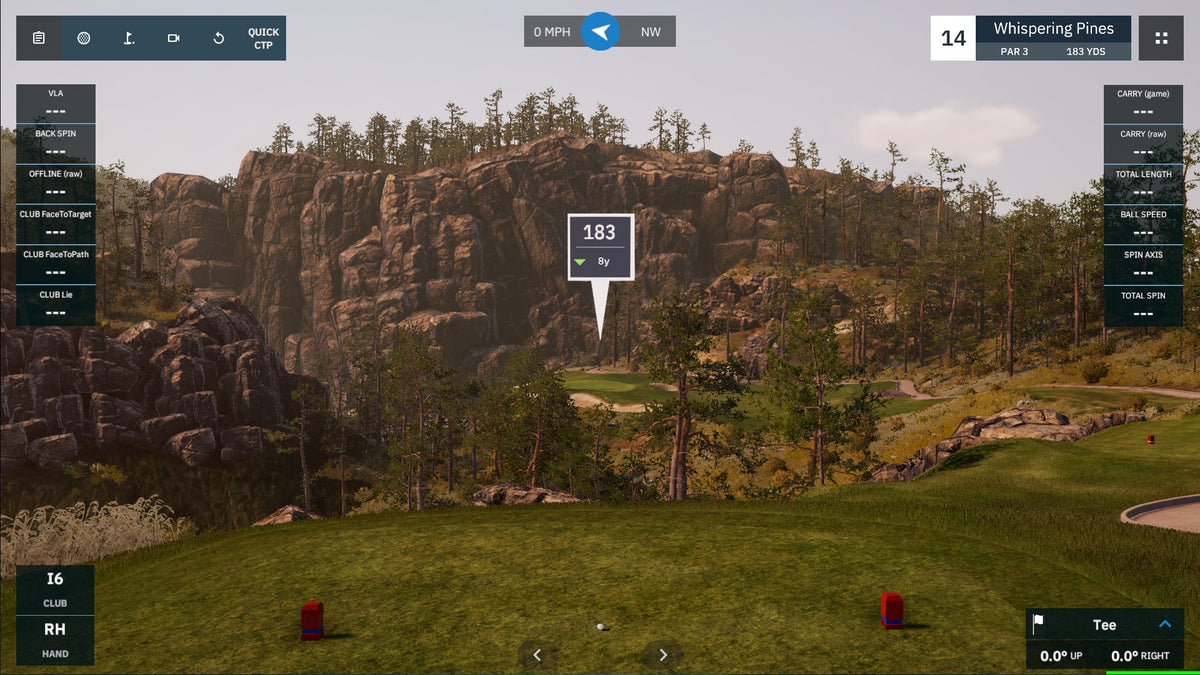Activate Quick CTP mode
This screenshot has width=1200, height=675.
tap(263, 38)
